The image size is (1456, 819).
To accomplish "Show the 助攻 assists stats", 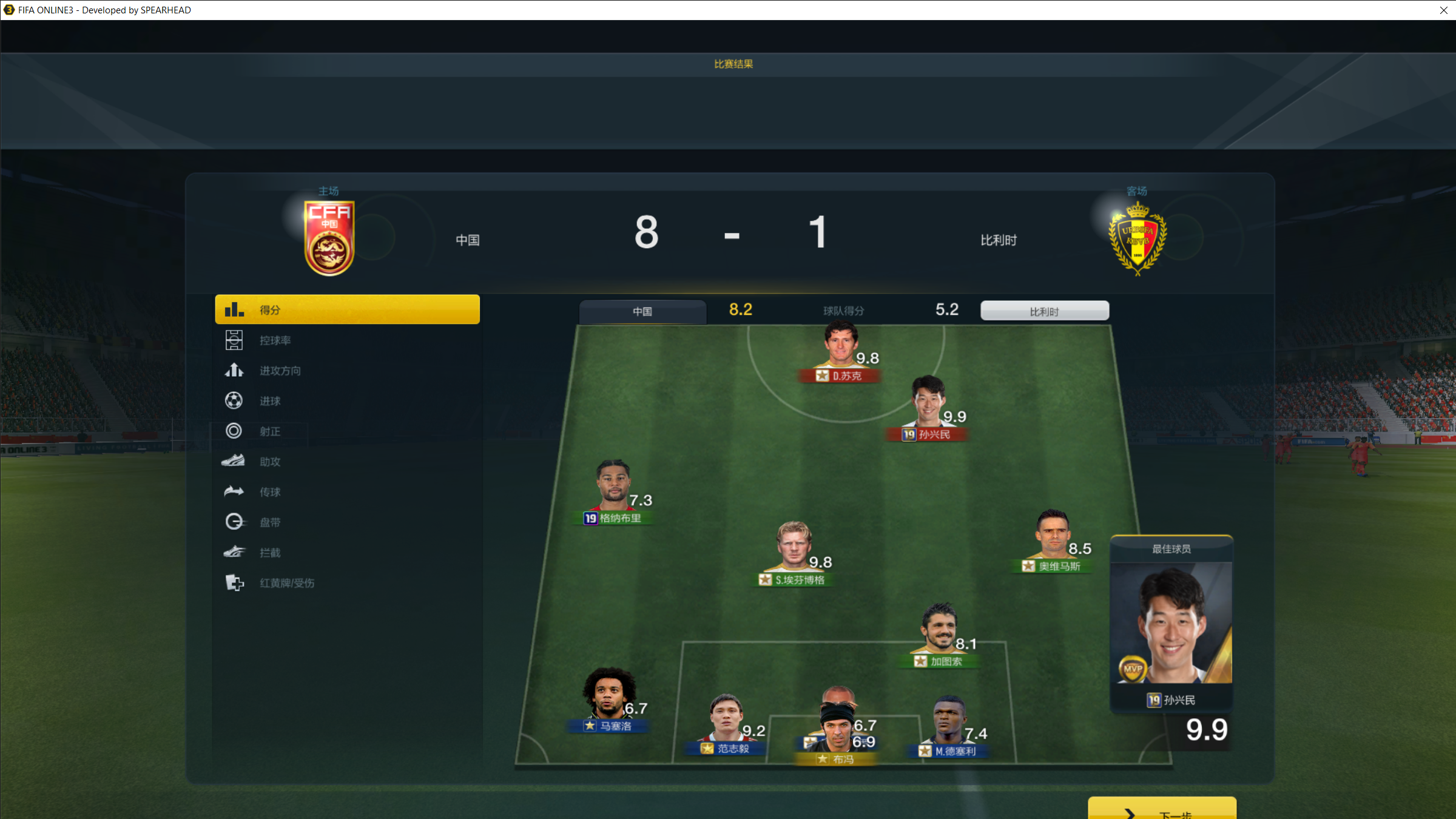I will pos(270,462).
